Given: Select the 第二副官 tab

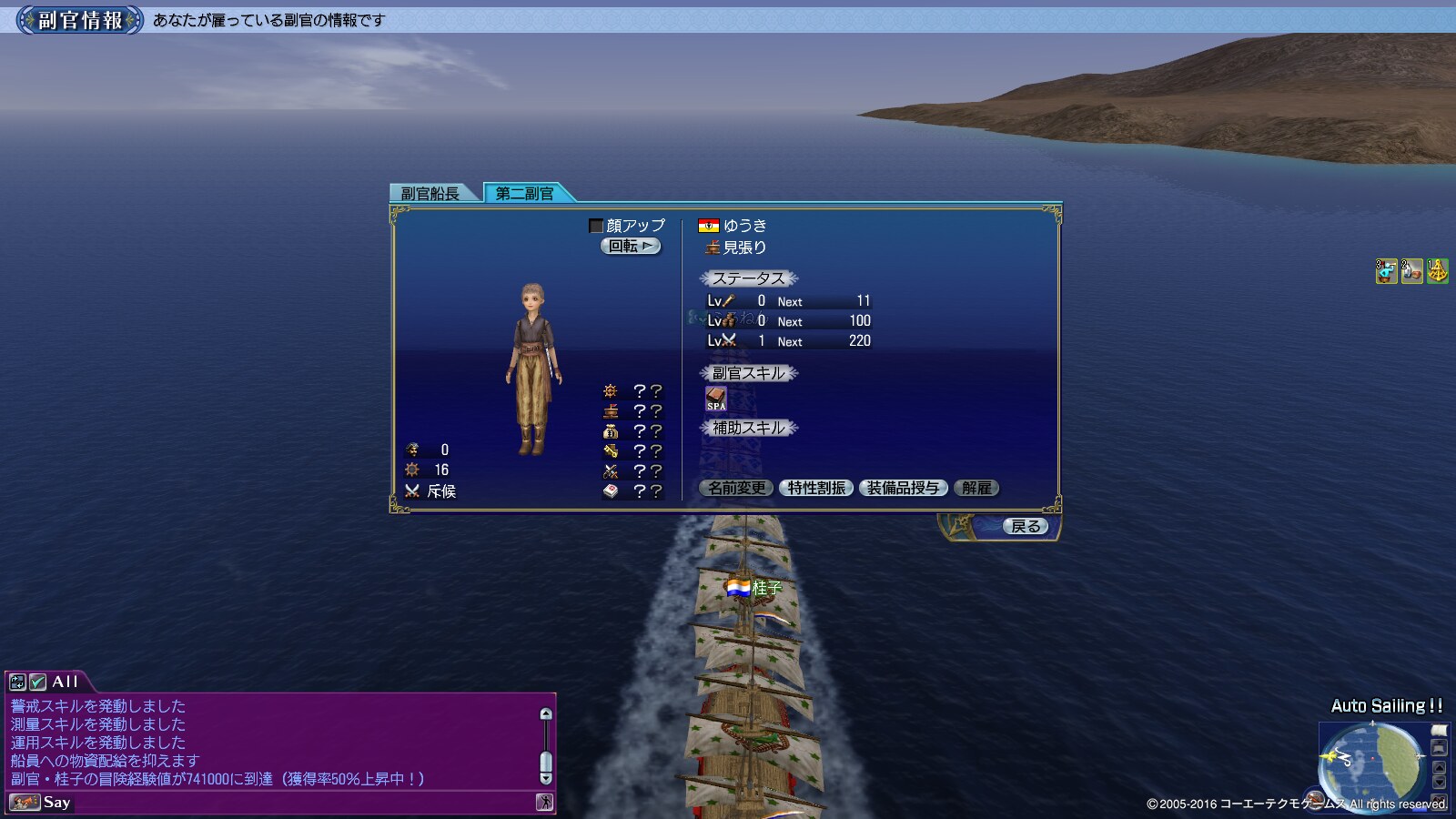Looking at the screenshot, I should pyautogui.click(x=525, y=193).
